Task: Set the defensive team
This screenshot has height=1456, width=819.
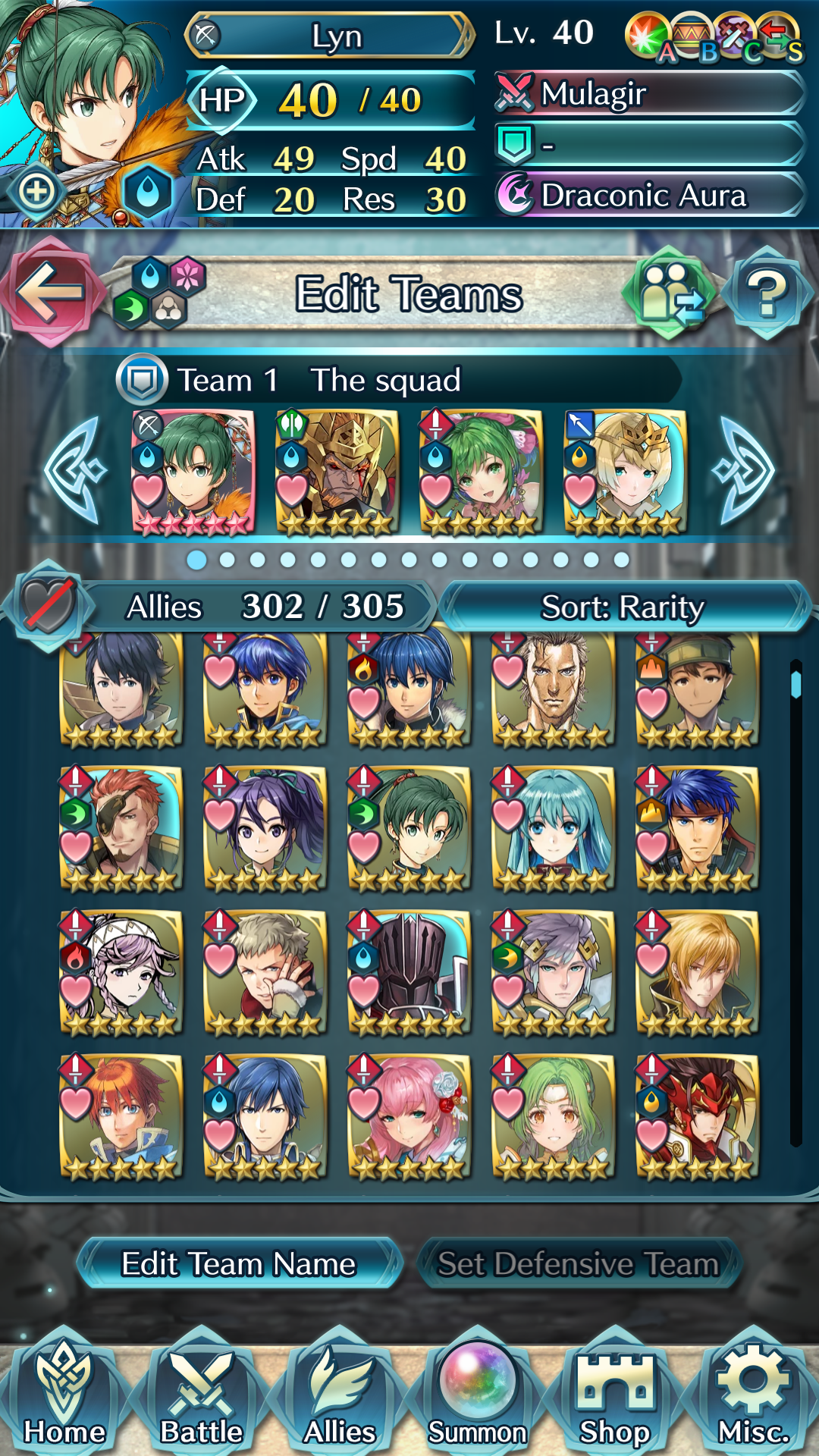Action: pyautogui.click(x=578, y=1263)
